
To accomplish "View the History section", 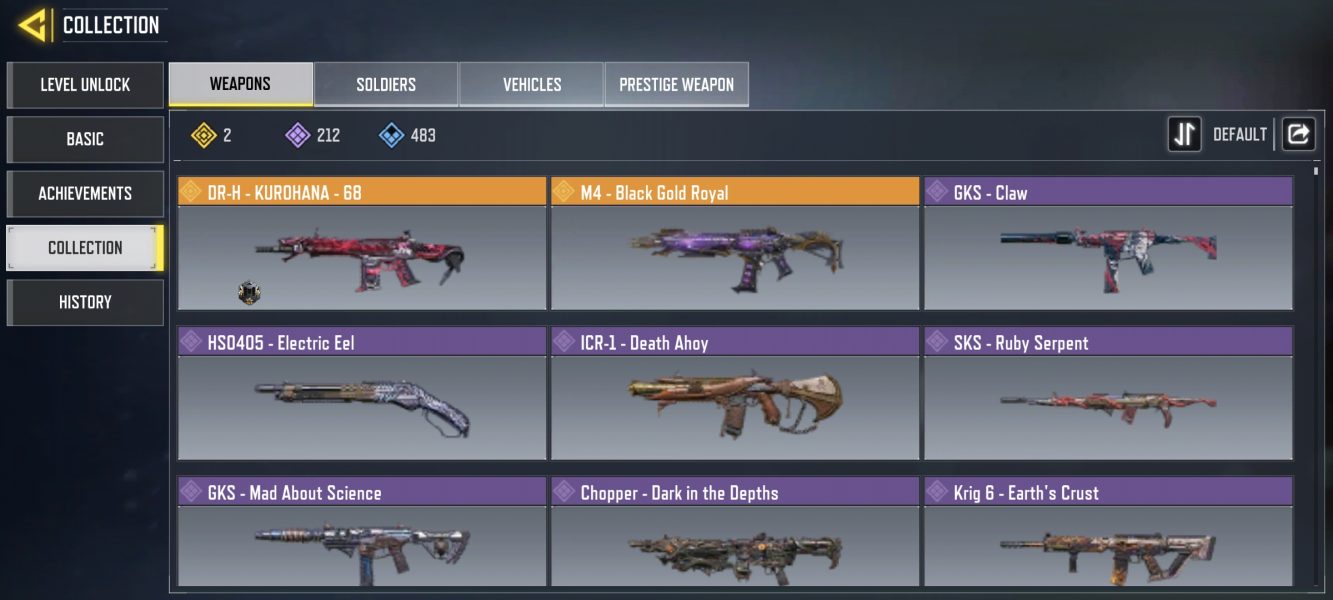I will click(85, 302).
